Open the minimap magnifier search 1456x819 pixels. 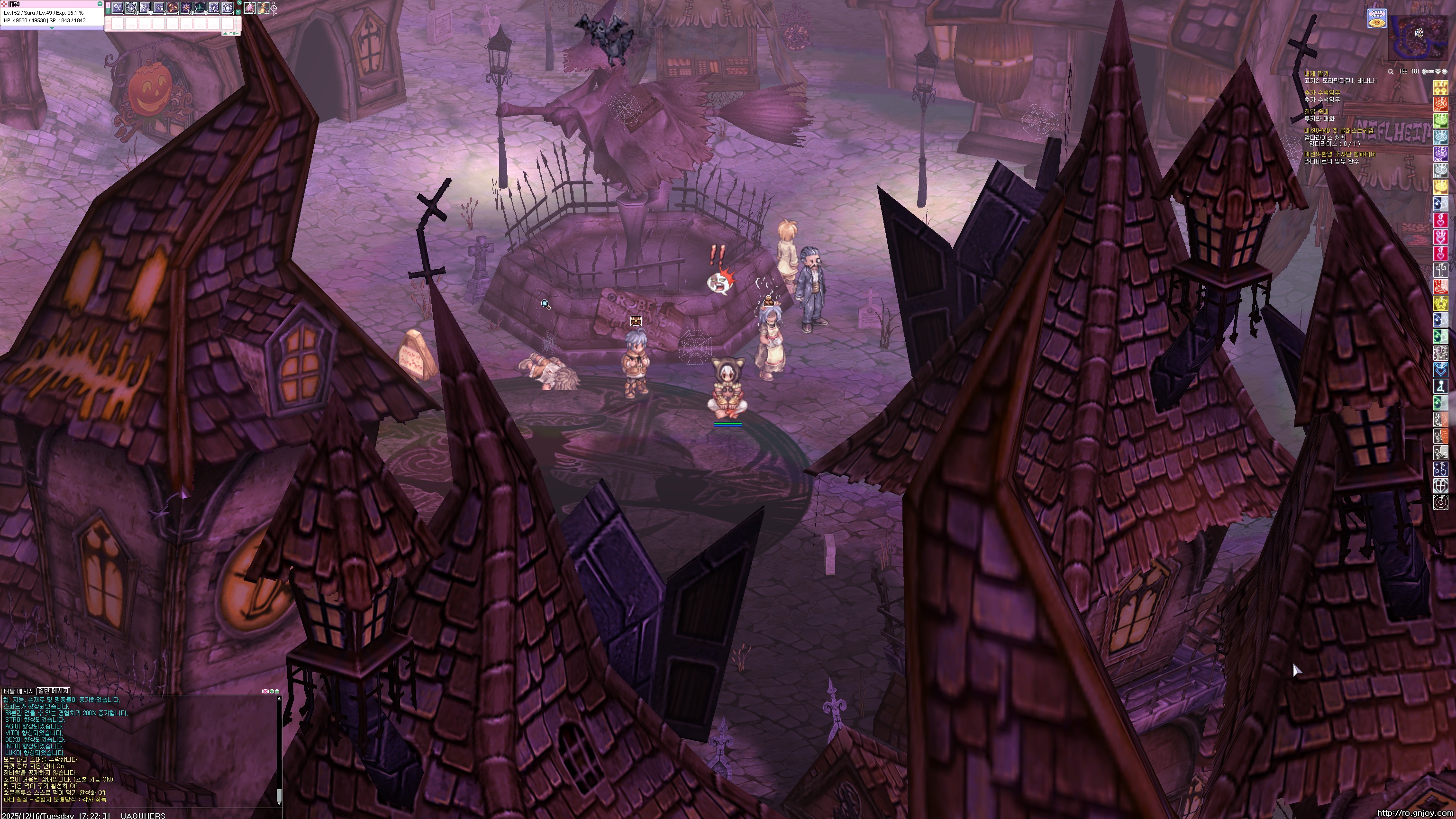point(1391,72)
